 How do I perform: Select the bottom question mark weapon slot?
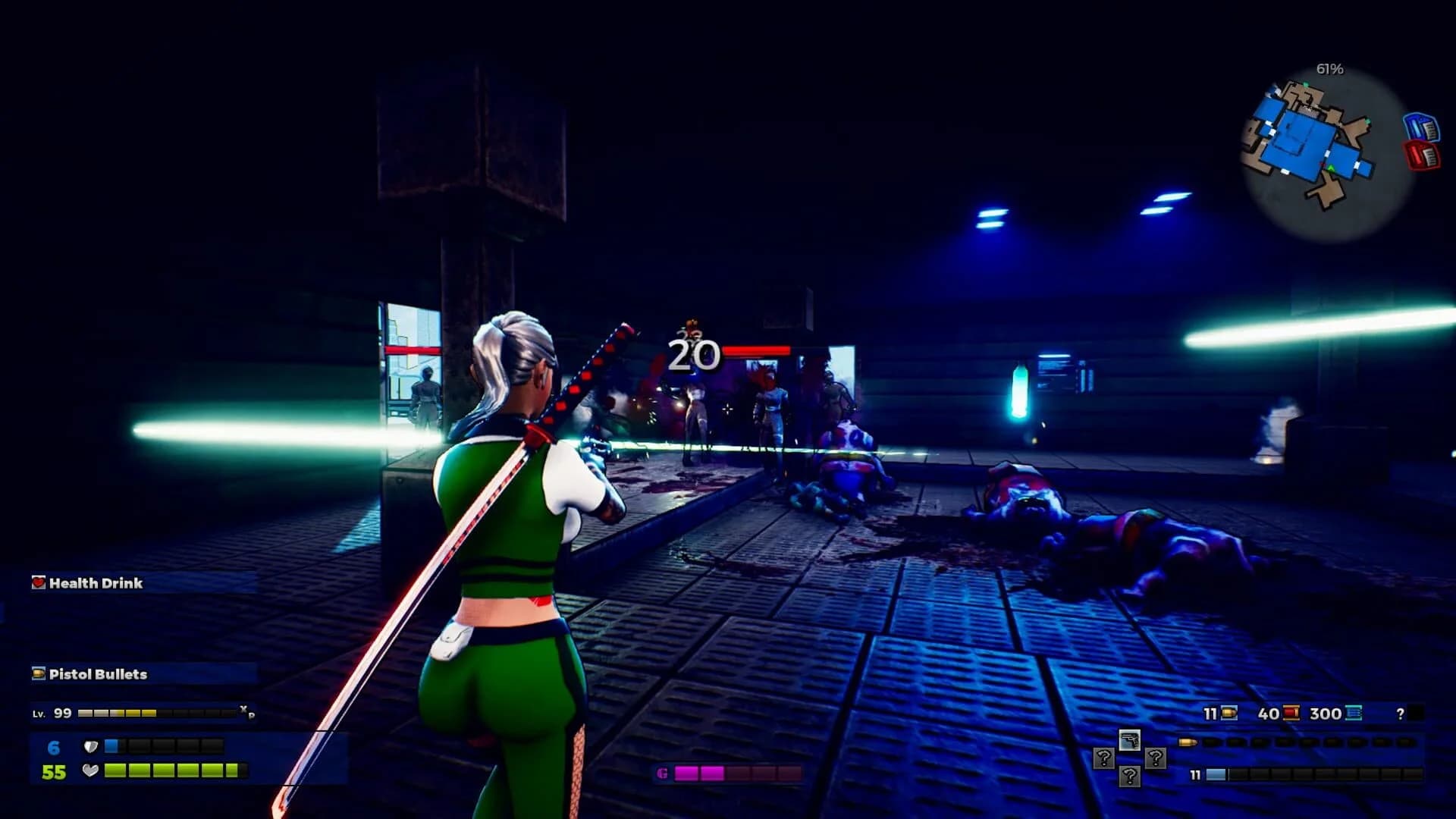[1130, 777]
